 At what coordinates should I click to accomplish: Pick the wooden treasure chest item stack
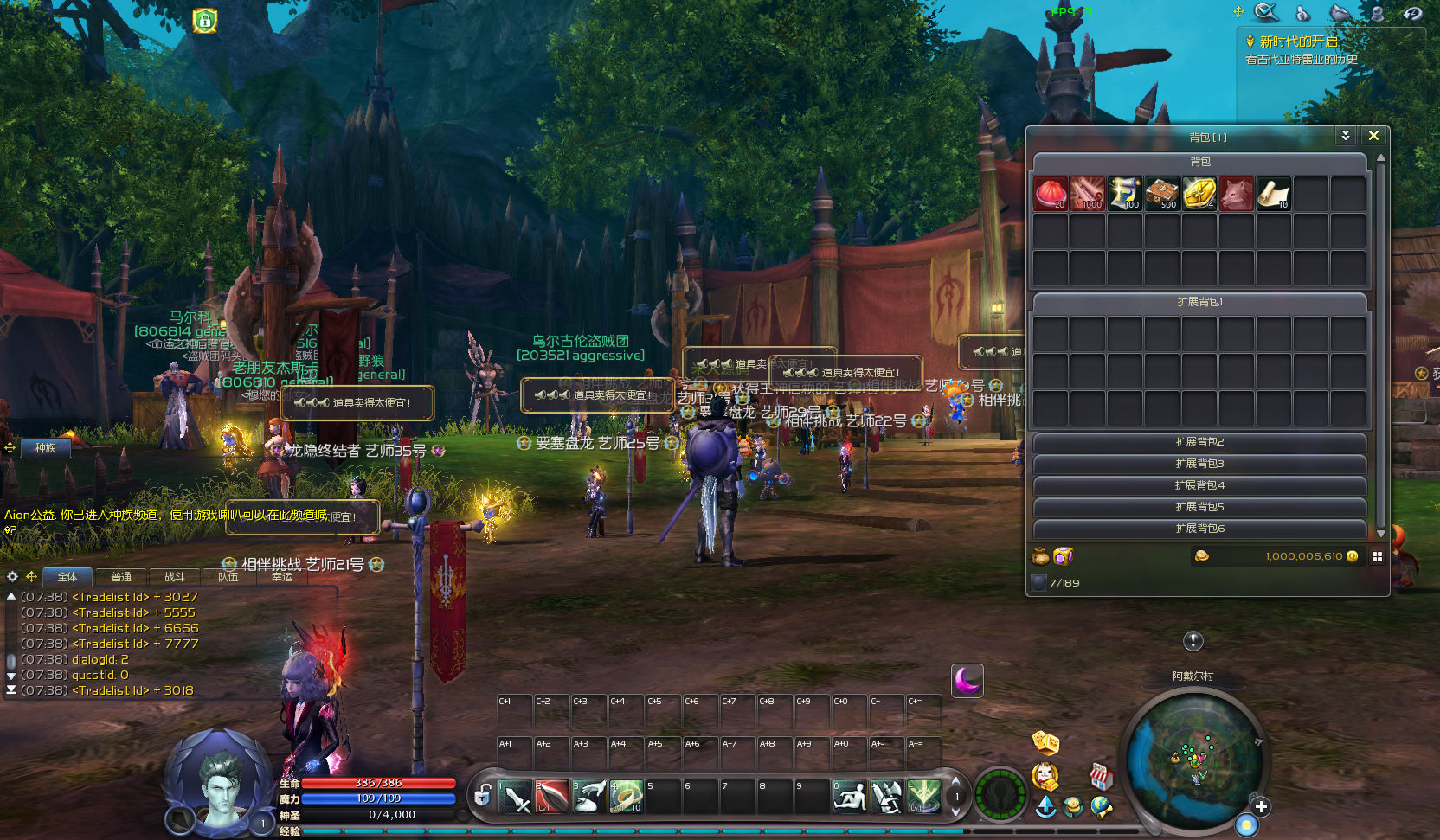1162,194
